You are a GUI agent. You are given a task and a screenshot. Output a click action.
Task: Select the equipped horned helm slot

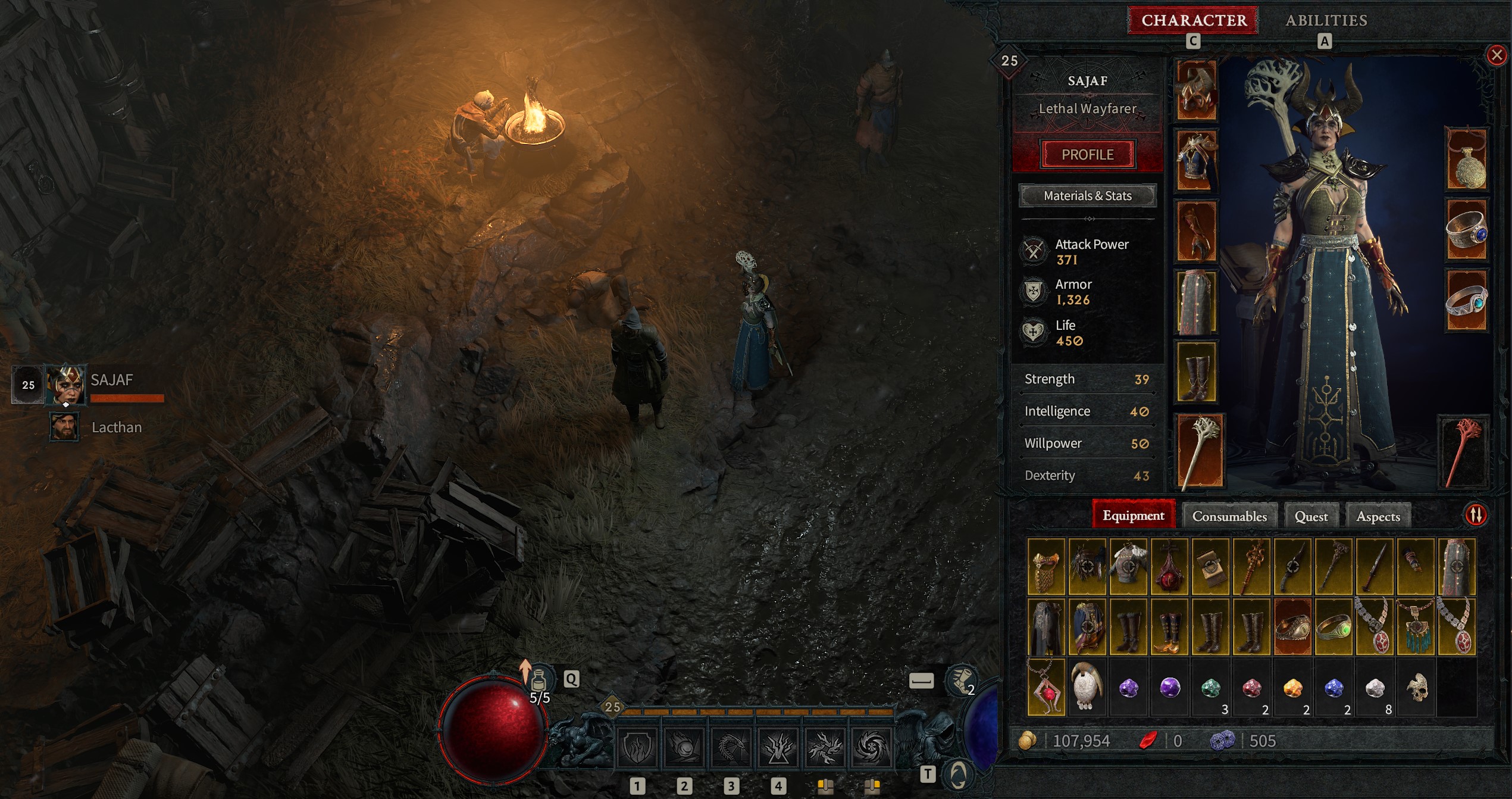pos(1197,90)
